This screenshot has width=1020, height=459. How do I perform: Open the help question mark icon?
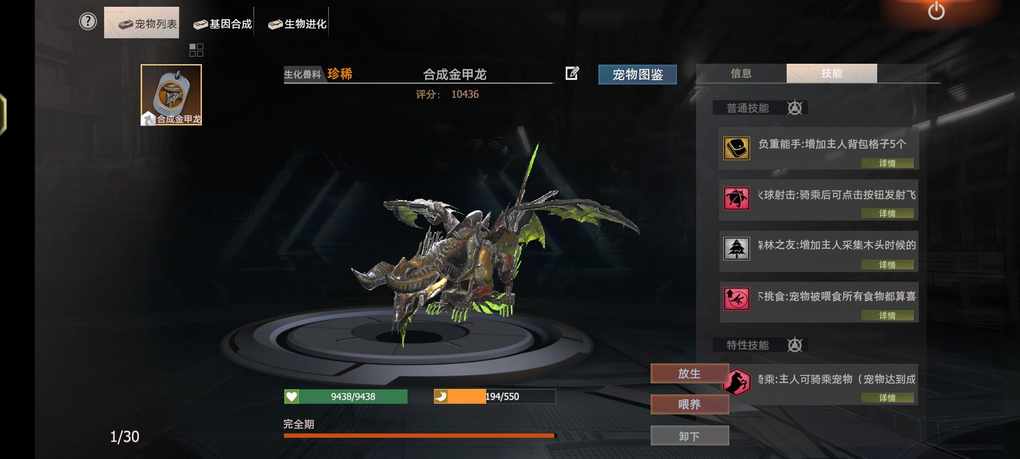click(x=88, y=21)
